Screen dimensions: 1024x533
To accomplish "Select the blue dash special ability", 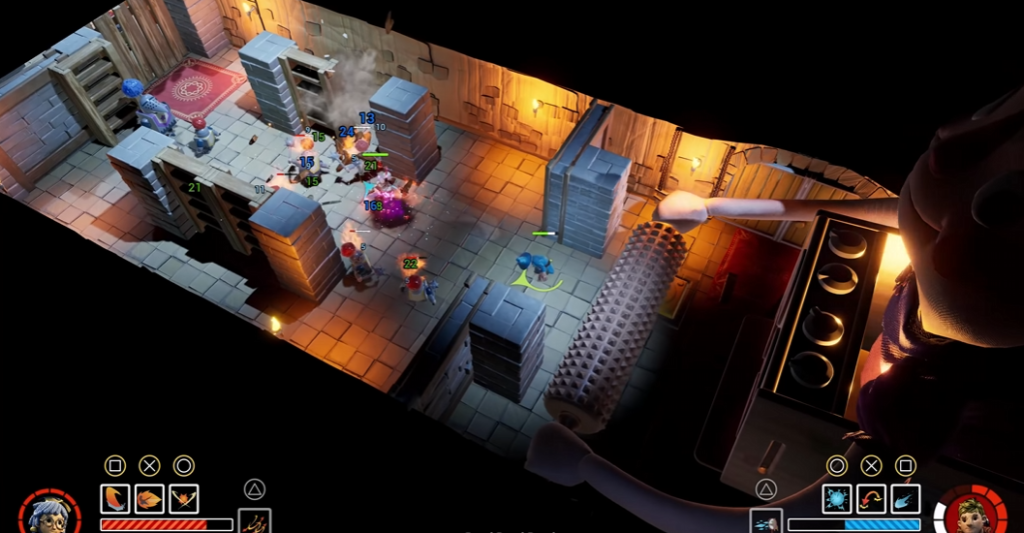I will click(x=765, y=522).
